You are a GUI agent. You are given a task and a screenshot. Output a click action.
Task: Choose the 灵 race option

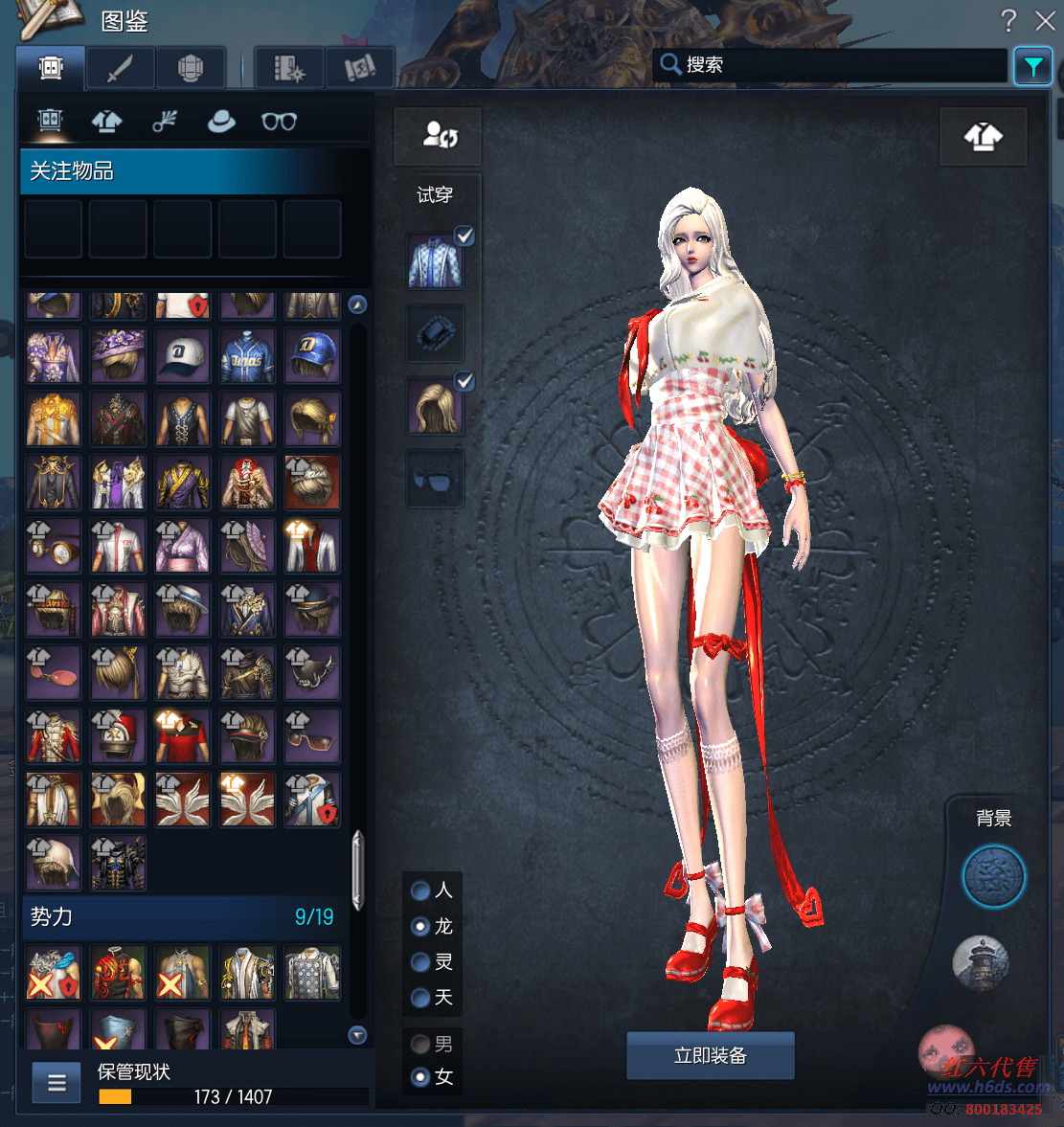419,962
